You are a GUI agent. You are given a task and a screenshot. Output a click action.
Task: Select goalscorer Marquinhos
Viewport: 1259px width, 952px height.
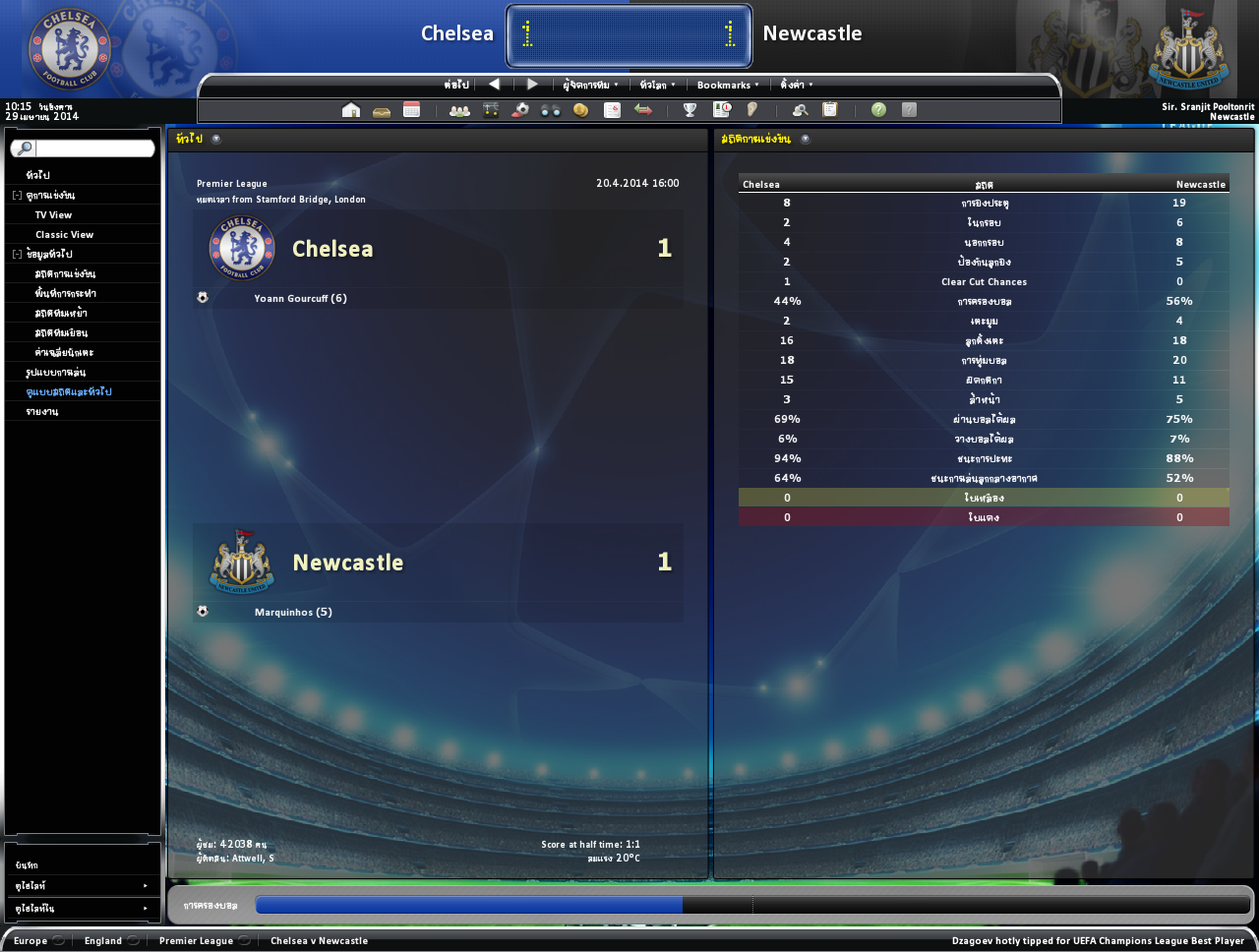(x=293, y=612)
